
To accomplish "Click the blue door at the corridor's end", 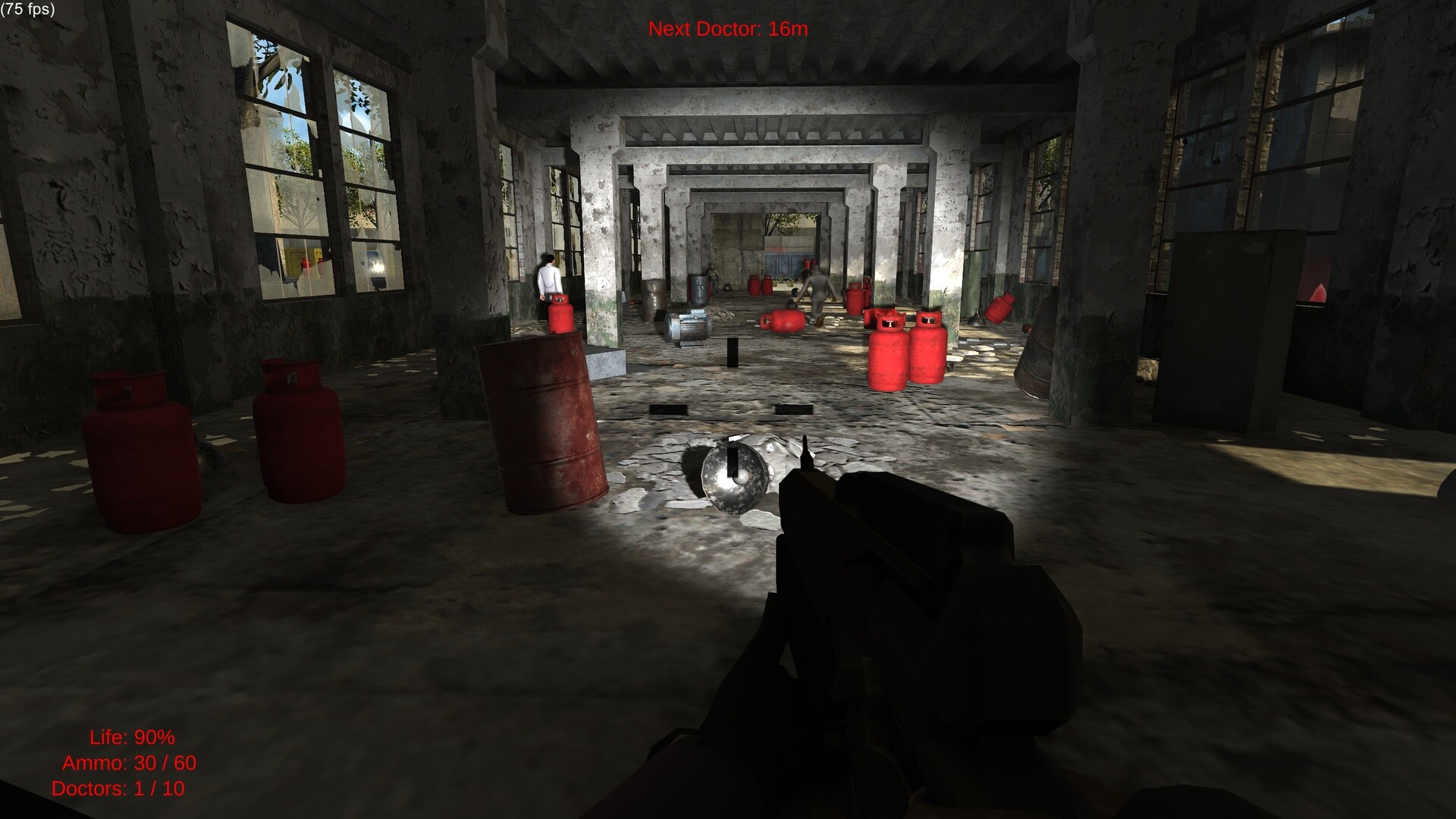I will 781,265.
